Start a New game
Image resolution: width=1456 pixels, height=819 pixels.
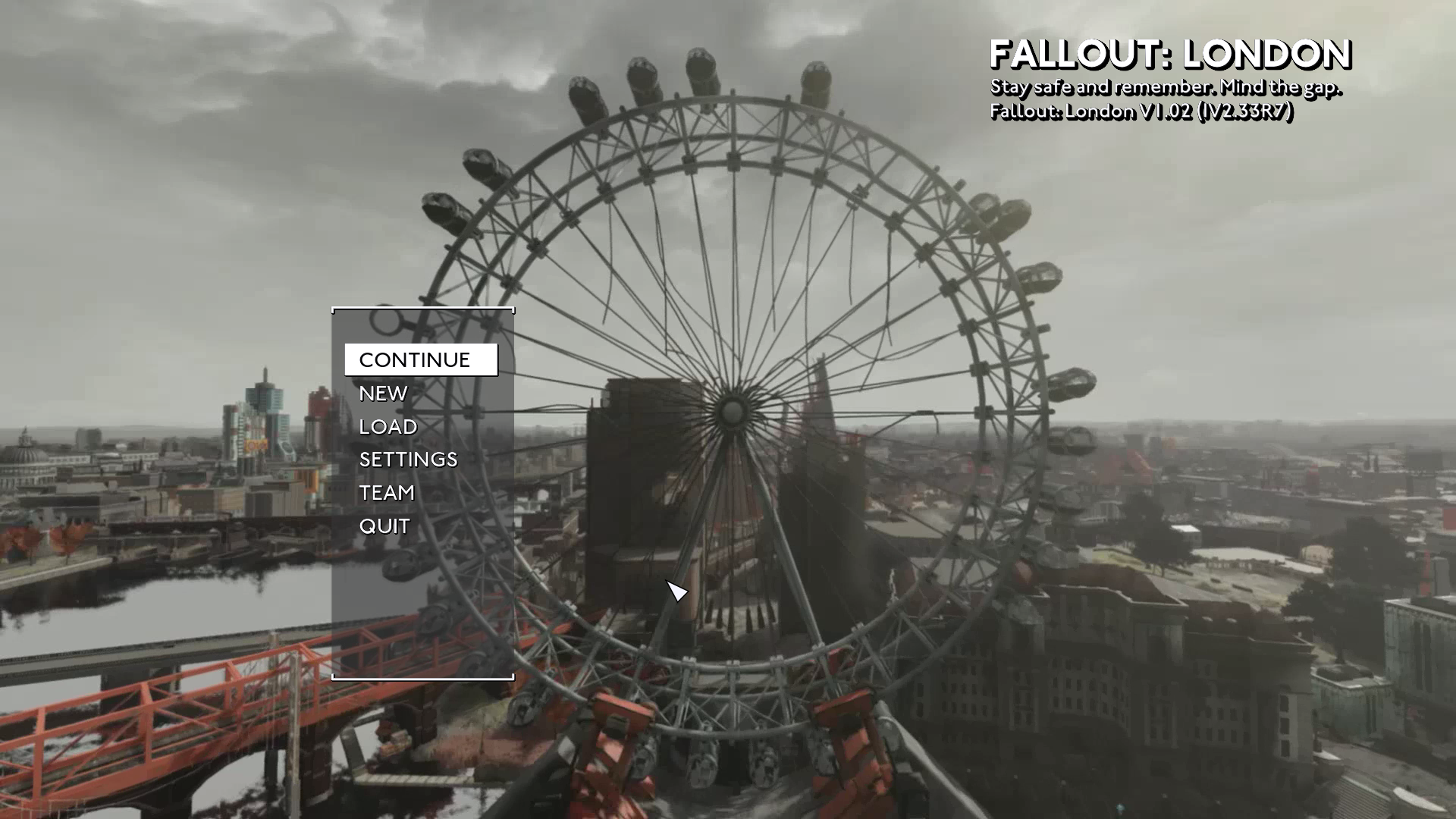(x=383, y=394)
